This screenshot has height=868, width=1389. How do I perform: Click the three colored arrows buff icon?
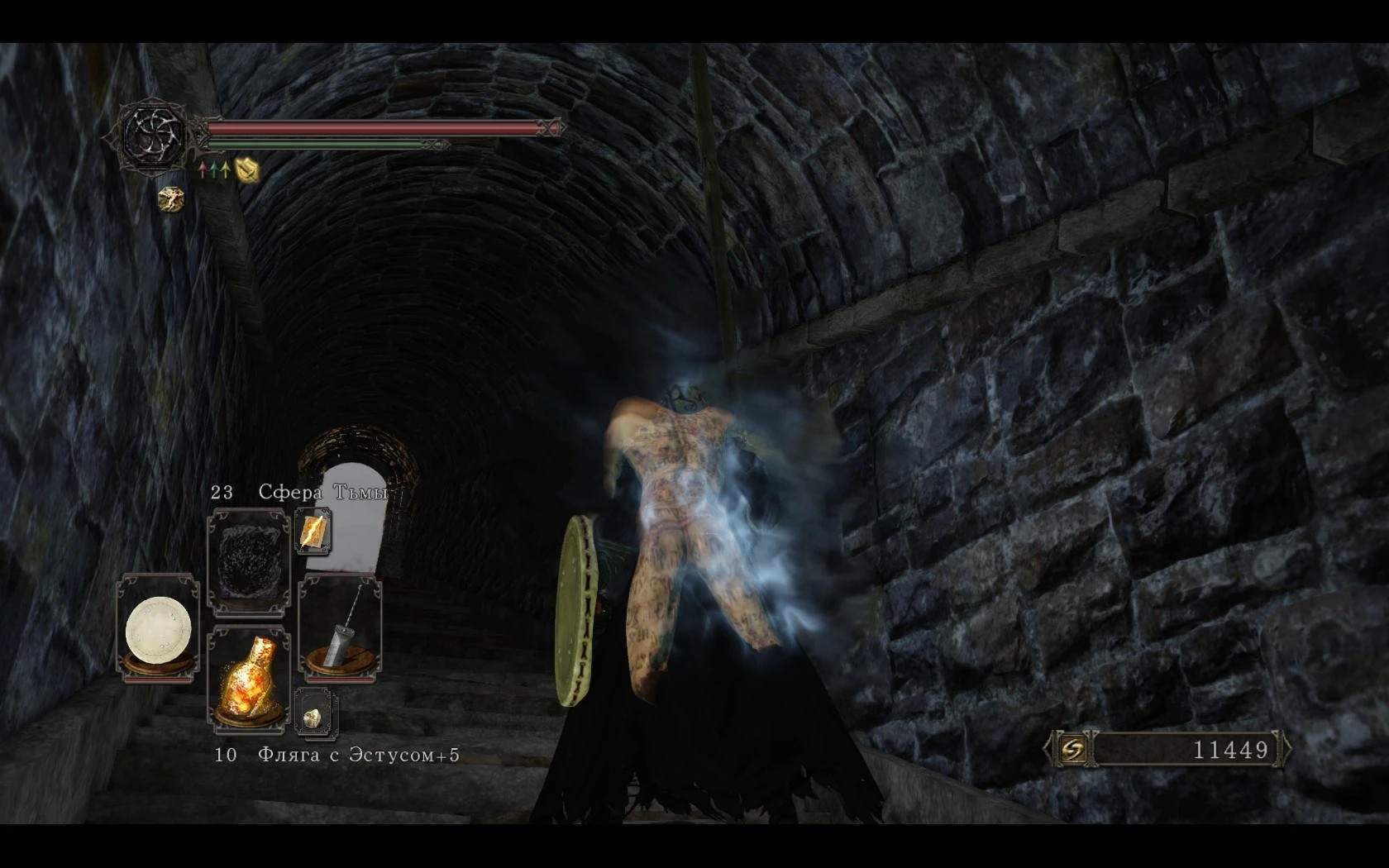tap(213, 170)
